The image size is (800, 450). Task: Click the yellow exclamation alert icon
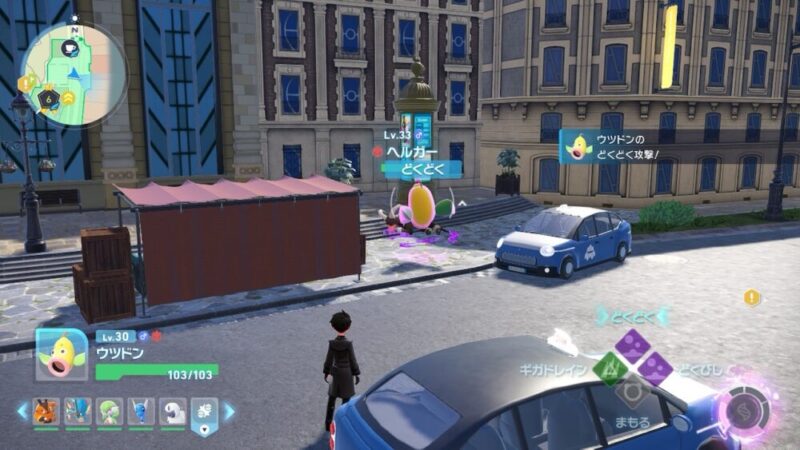[751, 298]
